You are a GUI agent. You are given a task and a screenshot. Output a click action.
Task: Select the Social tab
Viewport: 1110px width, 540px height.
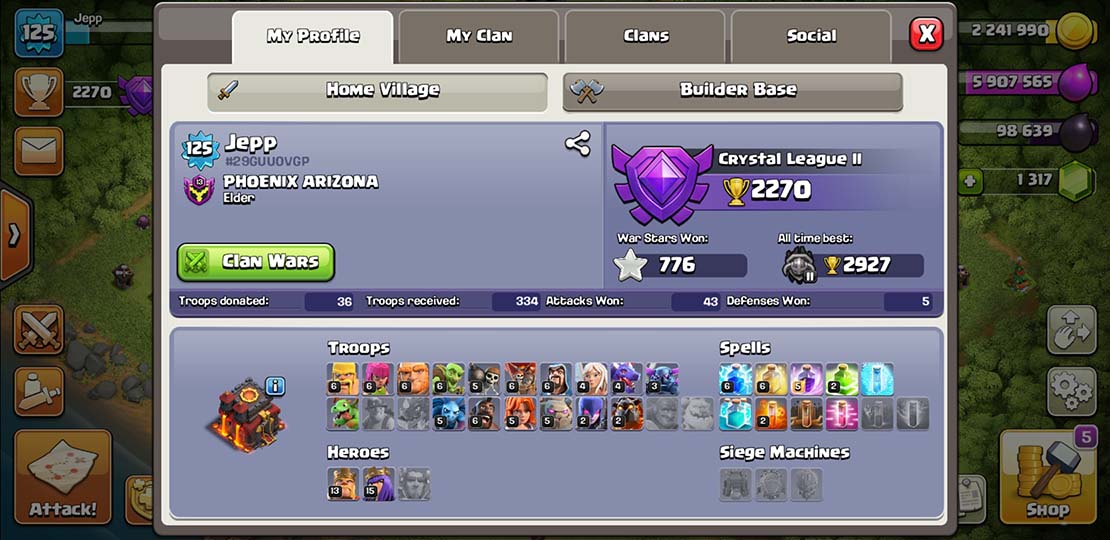click(811, 36)
